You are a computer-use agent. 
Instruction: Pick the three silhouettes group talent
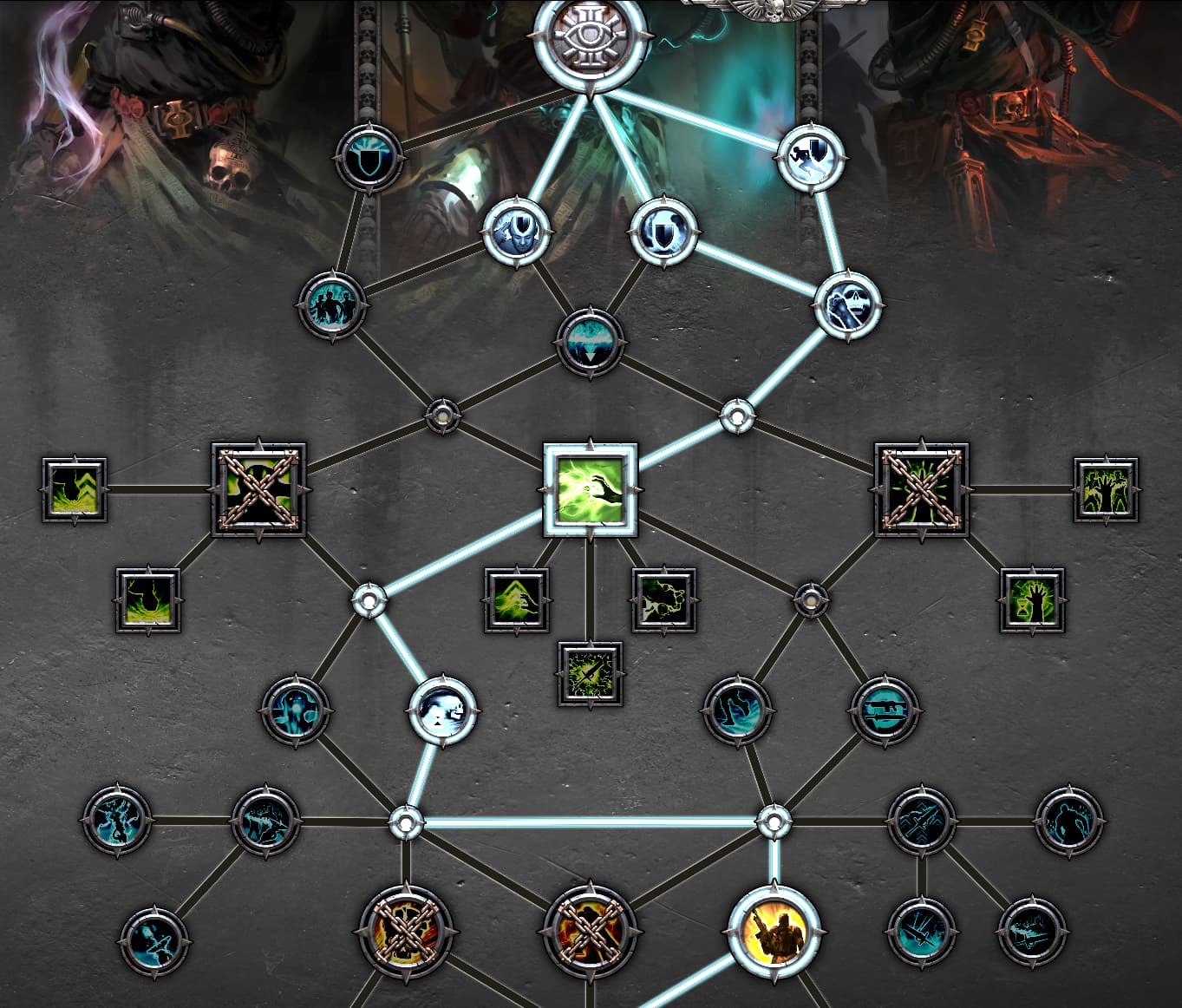tap(332, 305)
